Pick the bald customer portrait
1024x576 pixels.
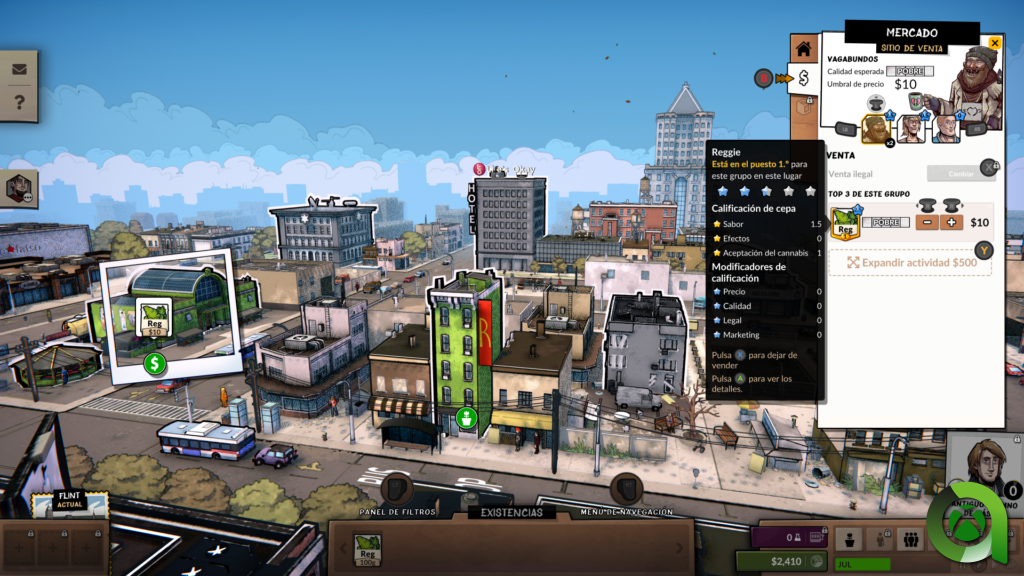(945, 129)
